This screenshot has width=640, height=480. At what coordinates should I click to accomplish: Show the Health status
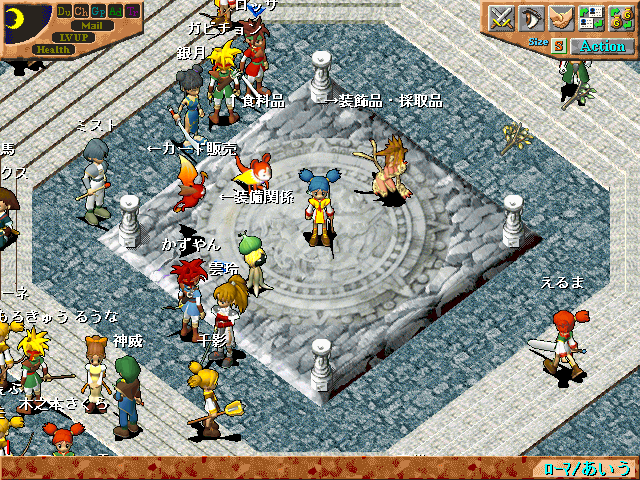click(53, 49)
